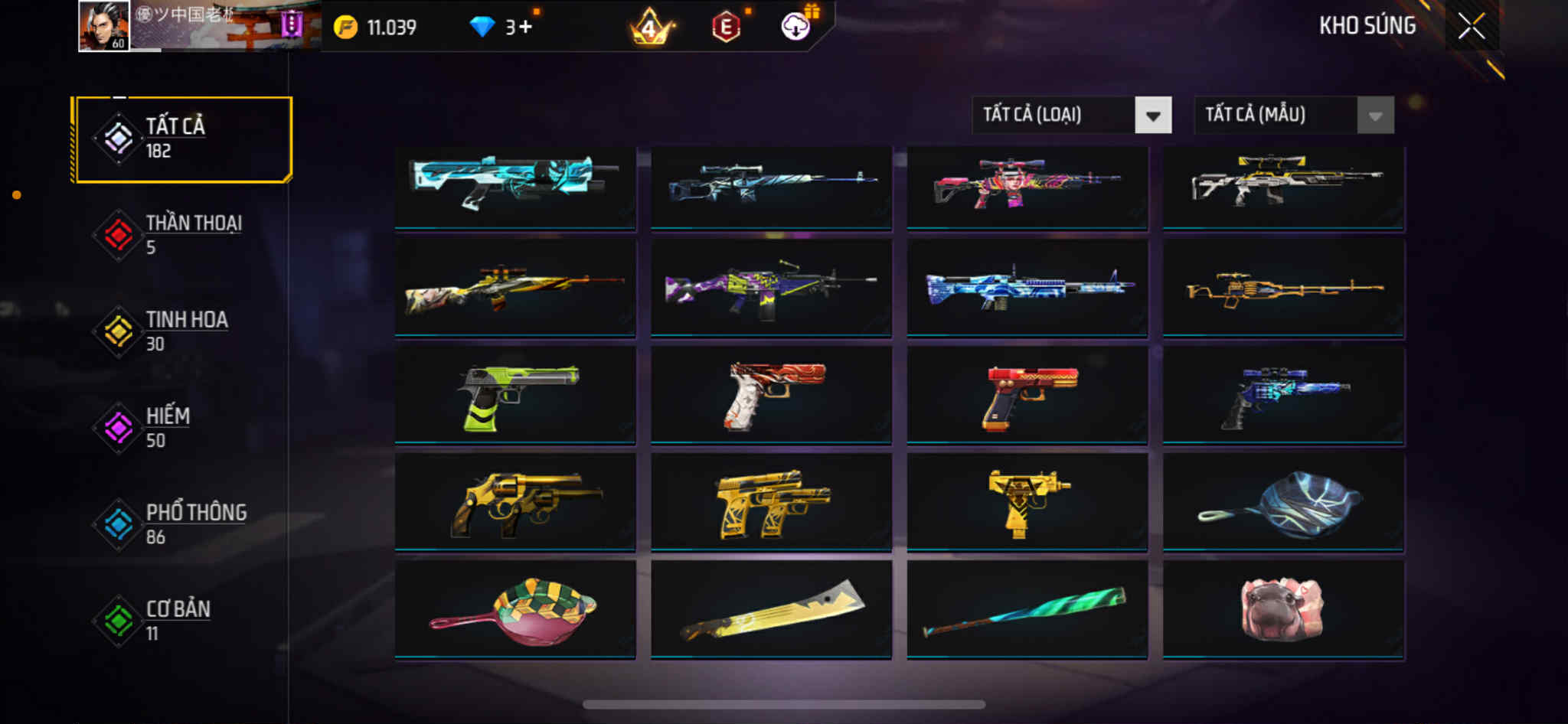Select the blue frying pan skin

[1283, 503]
